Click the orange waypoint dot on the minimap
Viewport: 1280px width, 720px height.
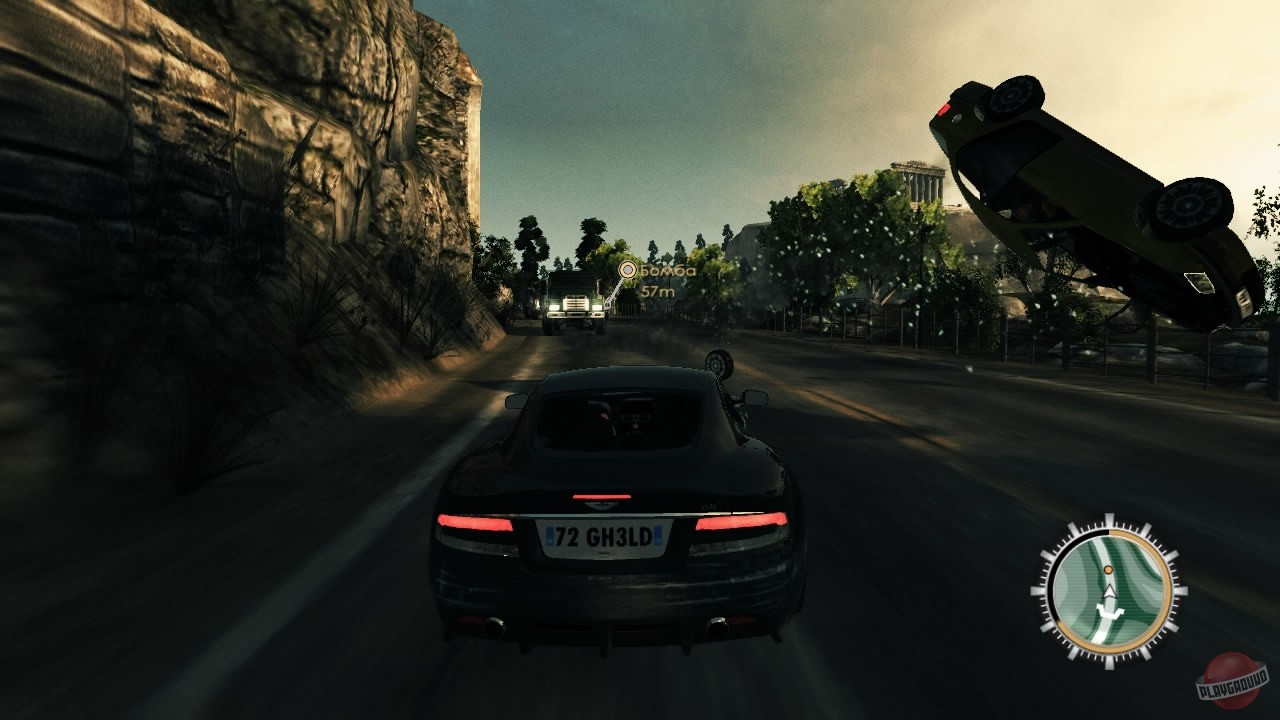pos(1108,570)
